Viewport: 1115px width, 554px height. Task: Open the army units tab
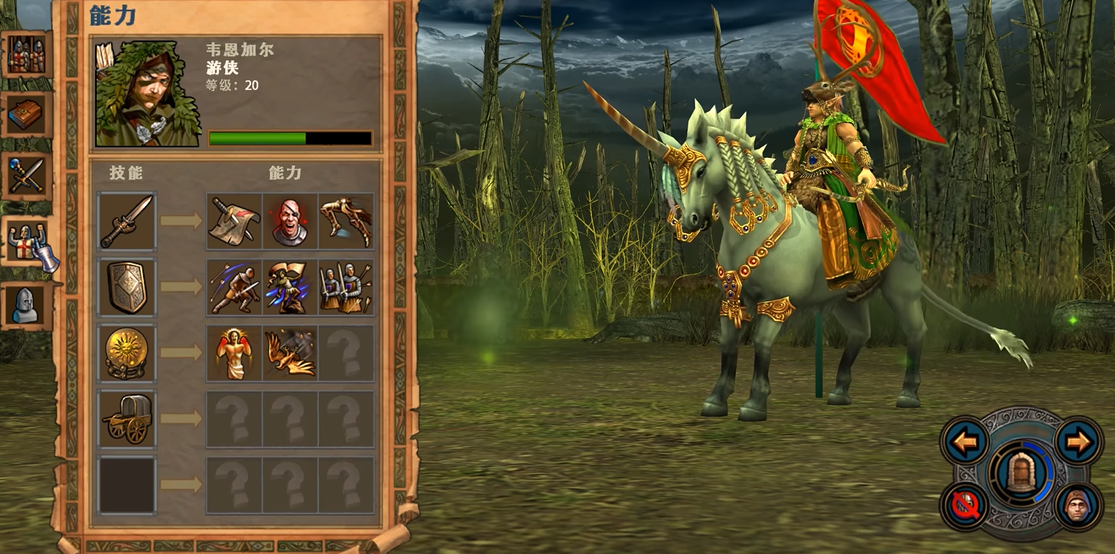click(26, 55)
